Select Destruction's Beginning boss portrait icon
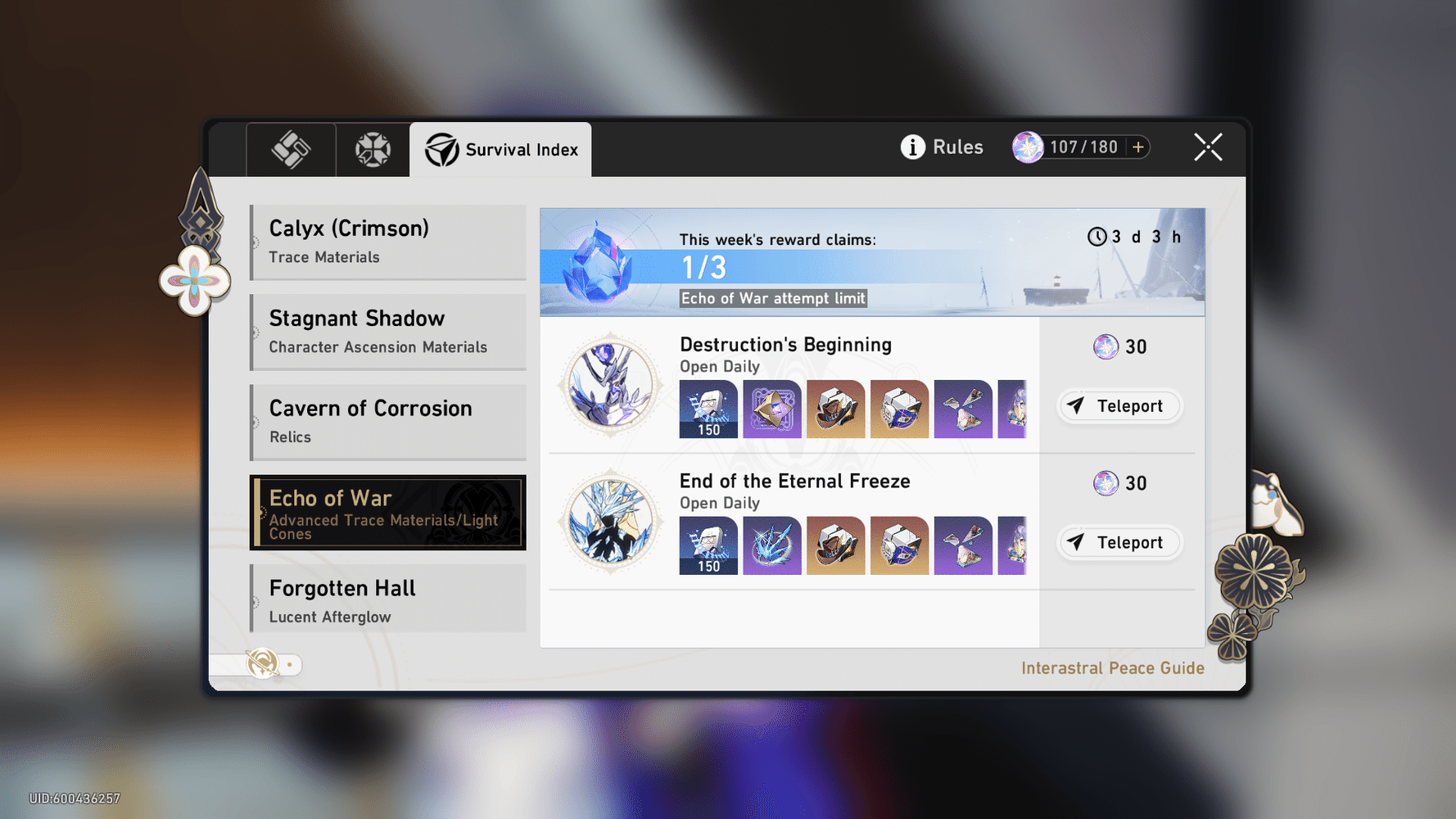The height and width of the screenshot is (819, 1456). (x=609, y=385)
